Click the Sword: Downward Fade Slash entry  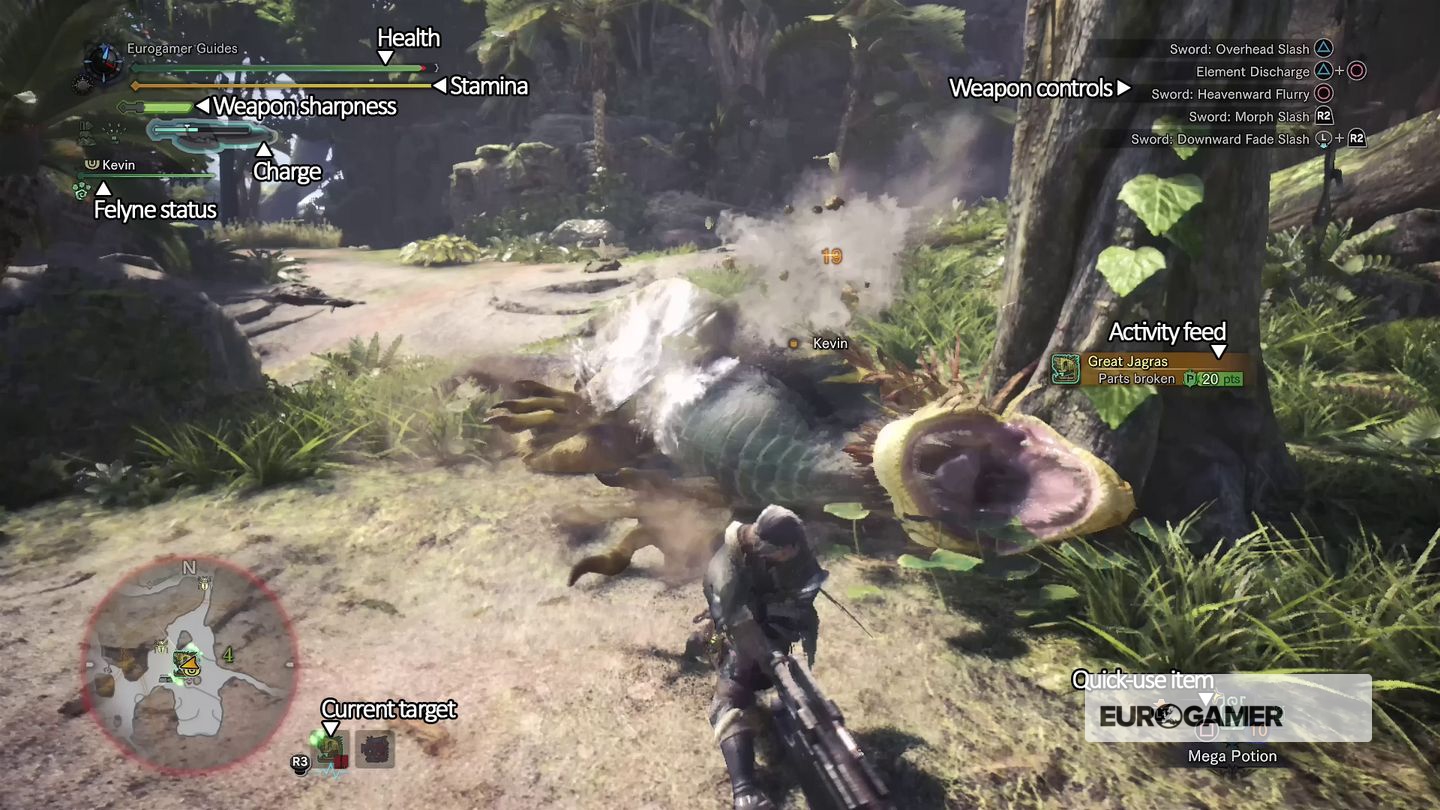tap(1220, 139)
